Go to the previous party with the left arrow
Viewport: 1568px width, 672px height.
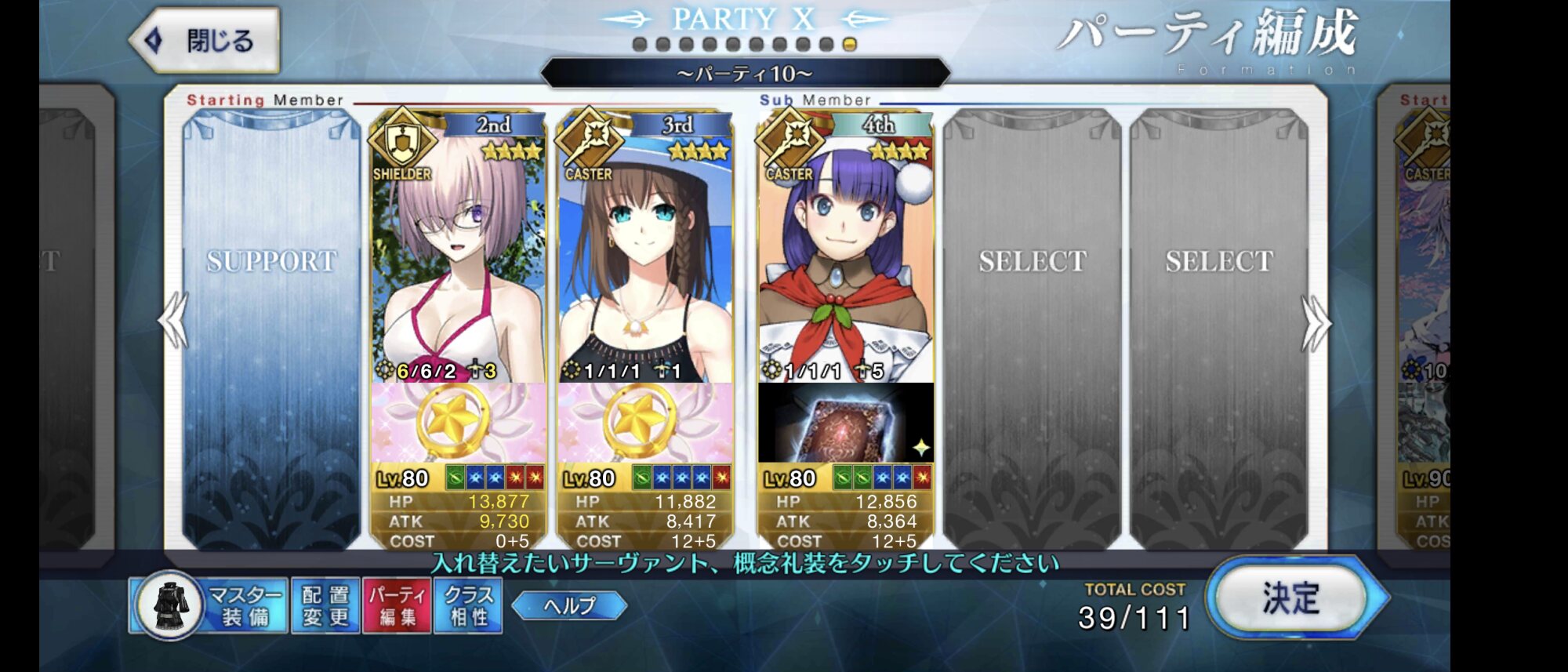(x=173, y=320)
